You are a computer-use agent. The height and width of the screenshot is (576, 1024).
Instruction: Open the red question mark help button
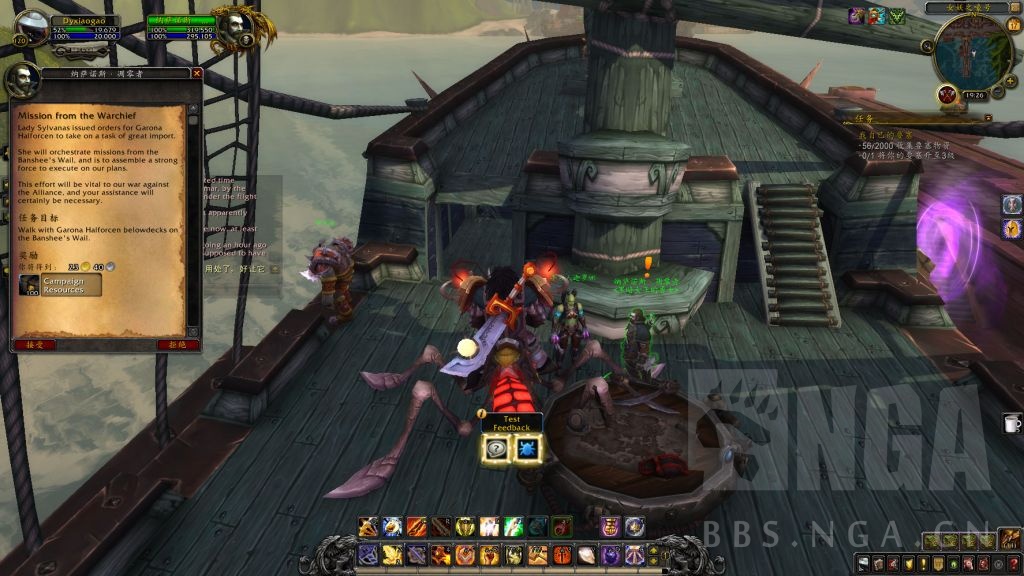tap(1012, 566)
